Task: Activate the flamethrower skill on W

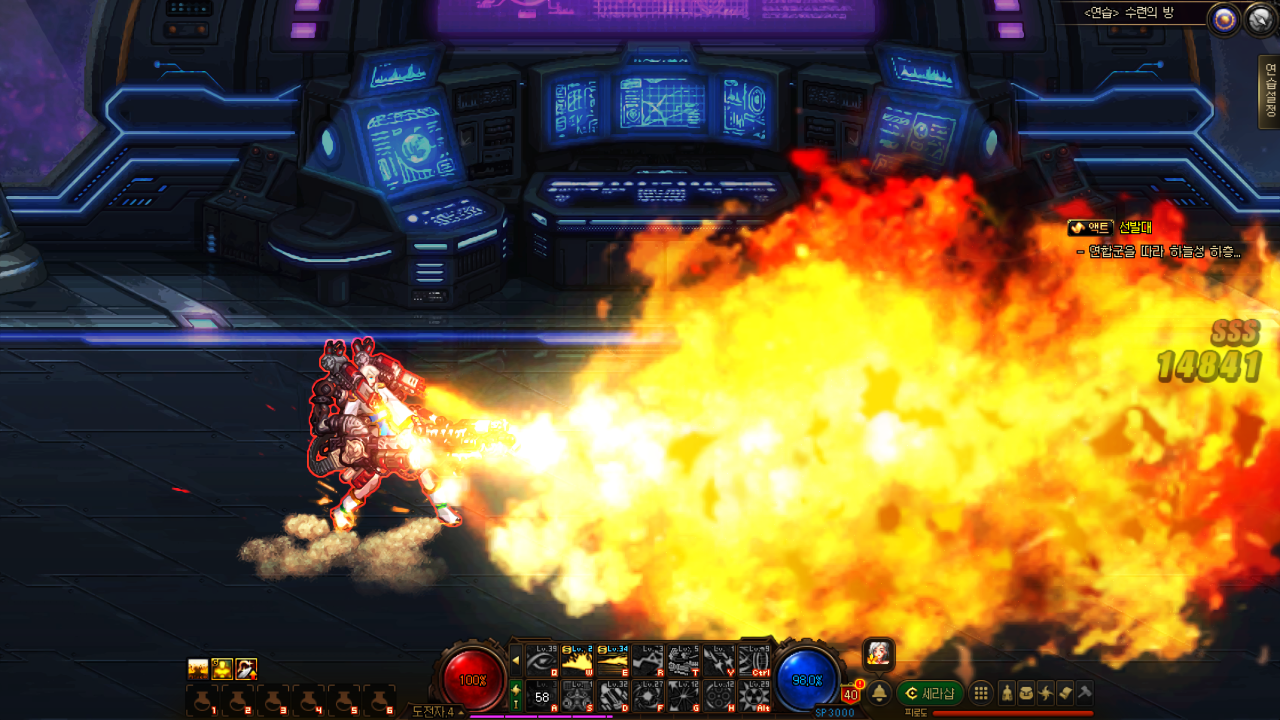Action: click(x=577, y=660)
